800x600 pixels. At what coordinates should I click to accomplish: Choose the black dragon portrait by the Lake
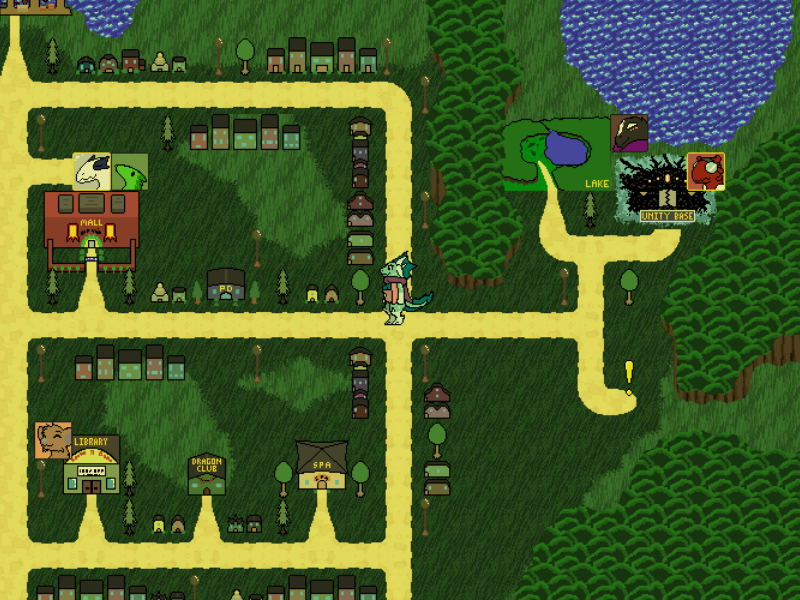629,133
